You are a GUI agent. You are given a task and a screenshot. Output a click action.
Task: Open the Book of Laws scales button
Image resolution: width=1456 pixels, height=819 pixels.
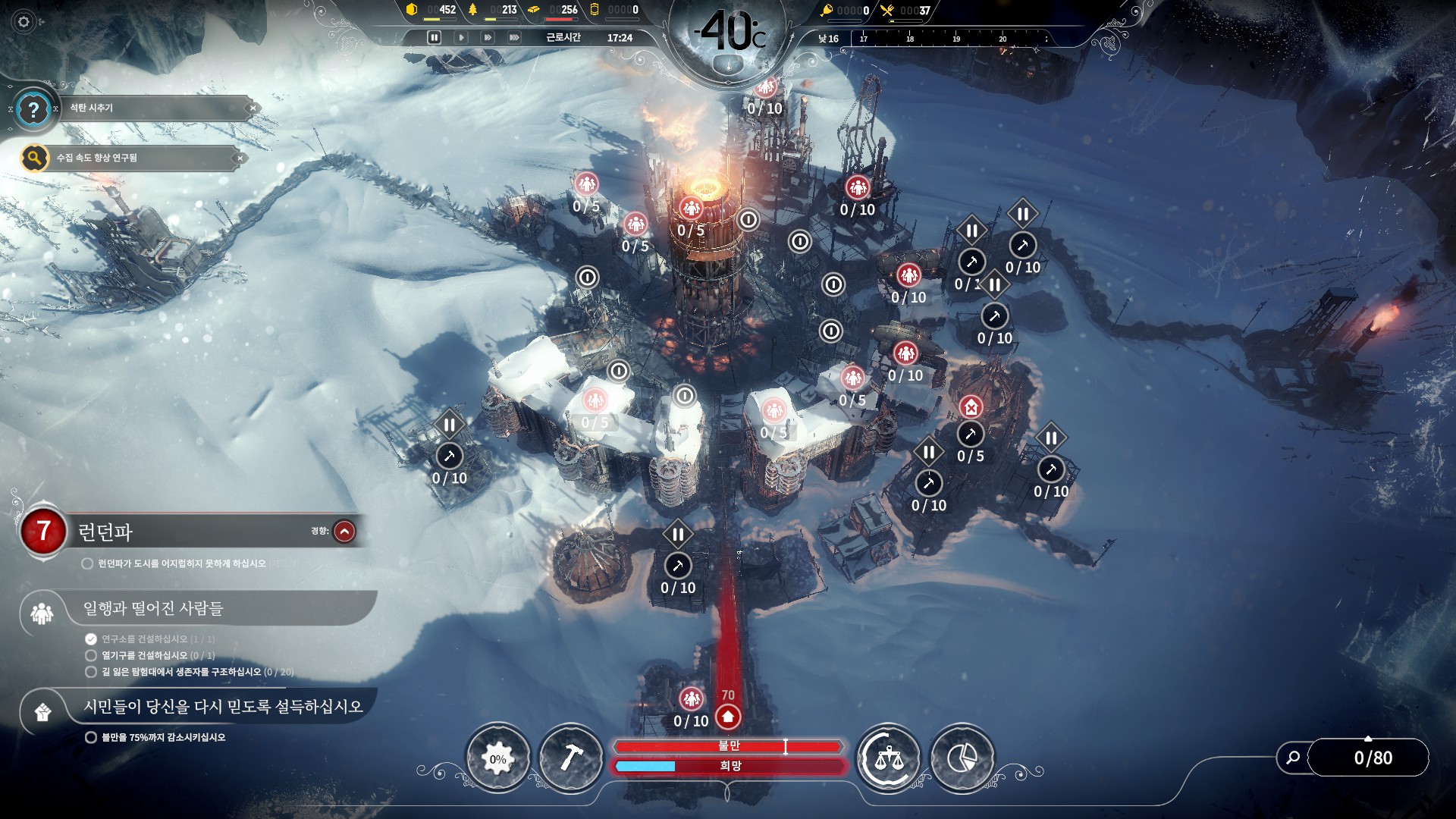click(x=888, y=758)
